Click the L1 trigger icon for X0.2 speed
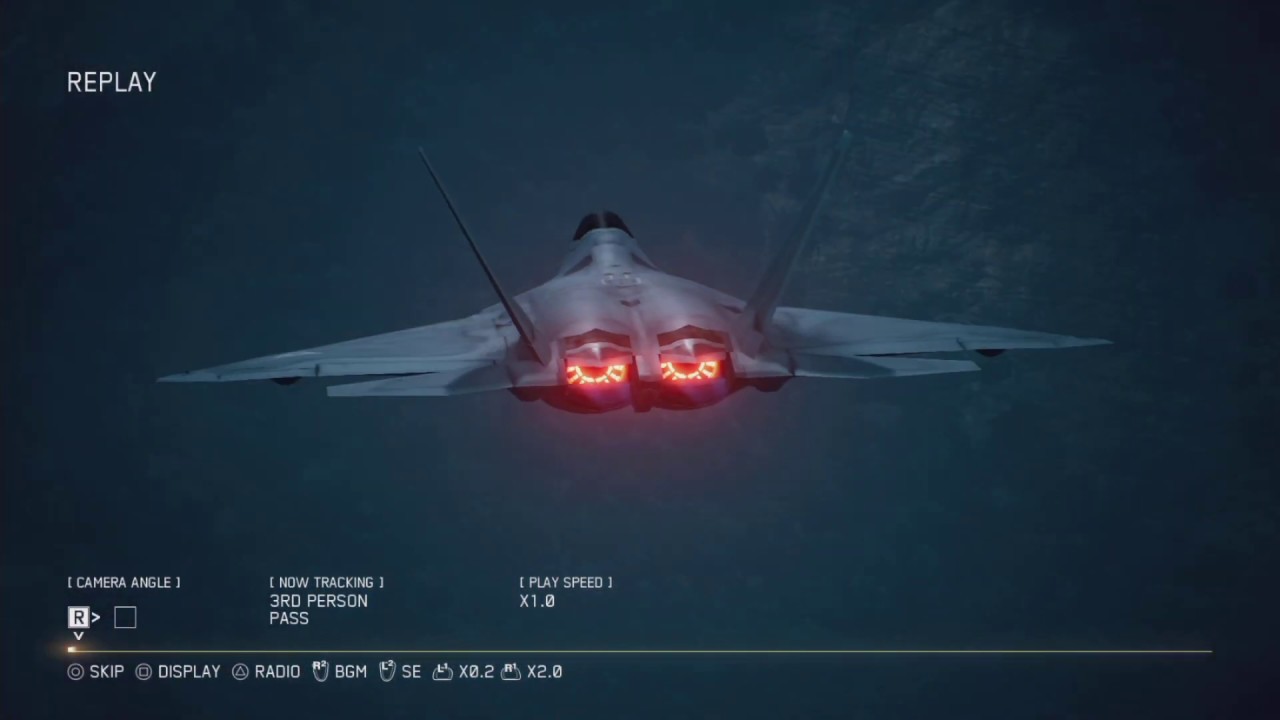 click(441, 671)
